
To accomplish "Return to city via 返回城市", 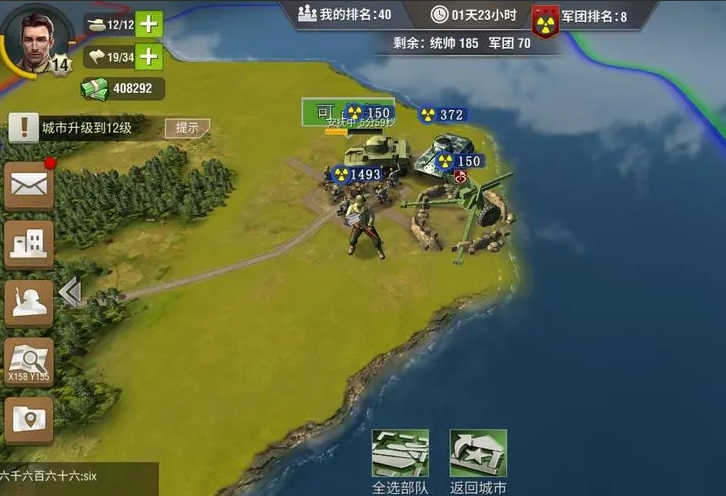I will [478, 462].
